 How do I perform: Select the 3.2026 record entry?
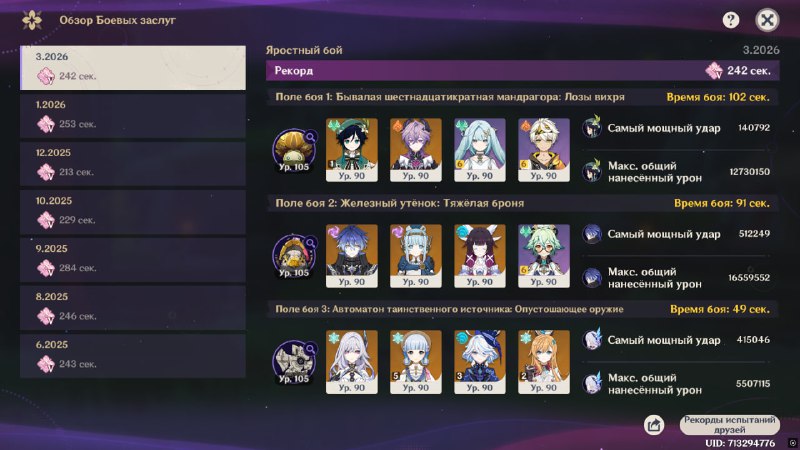coord(132,66)
